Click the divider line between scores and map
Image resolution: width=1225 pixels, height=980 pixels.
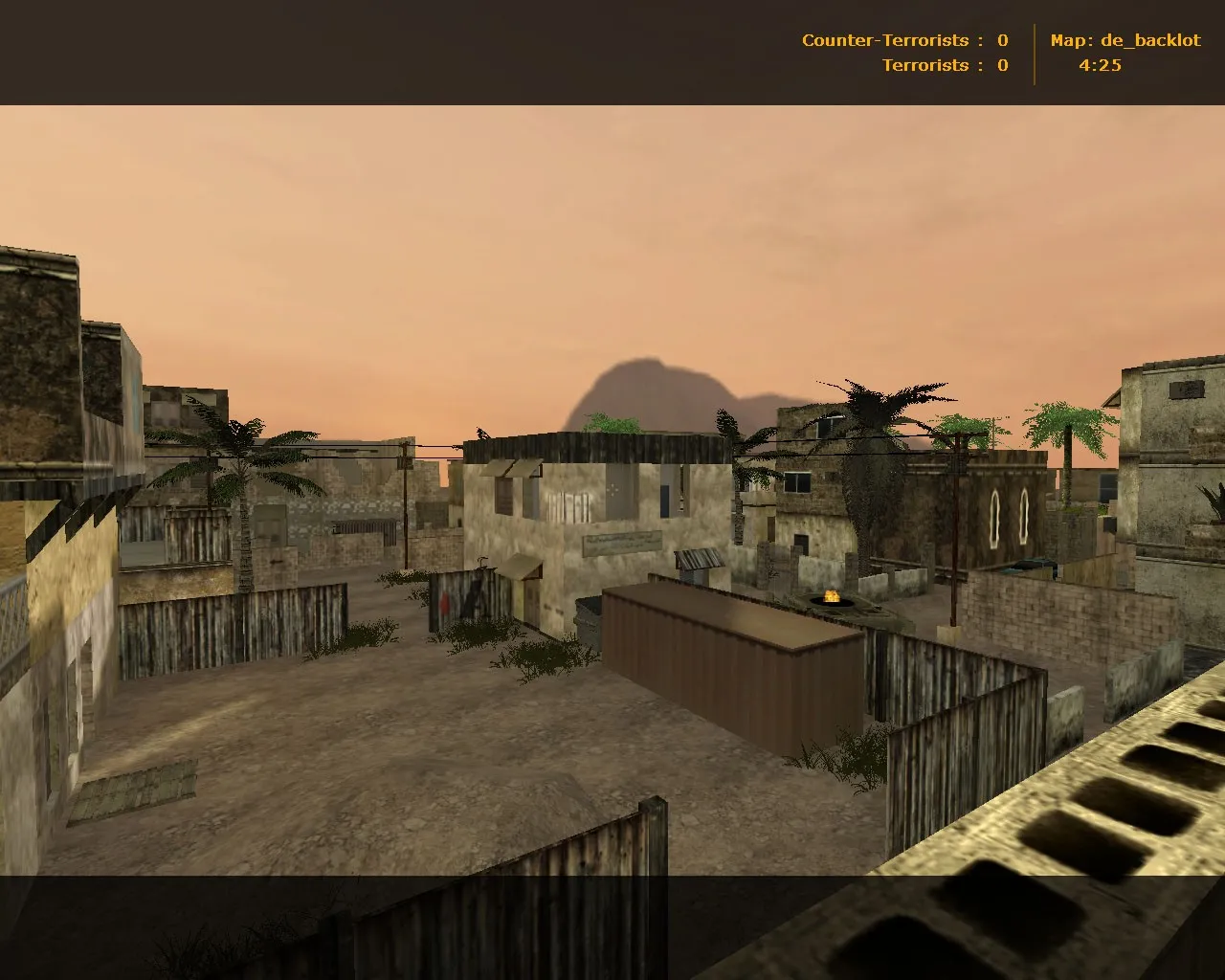click(1036, 53)
